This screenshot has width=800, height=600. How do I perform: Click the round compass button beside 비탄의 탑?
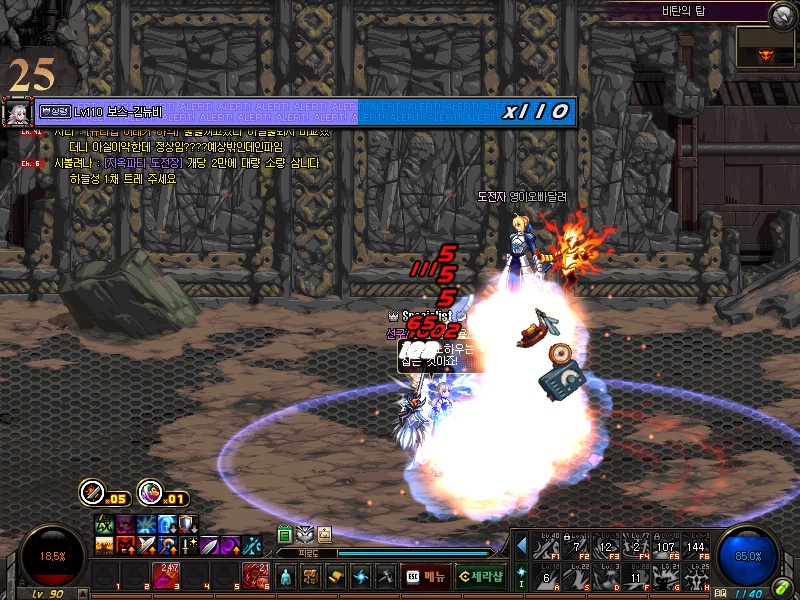(x=783, y=13)
